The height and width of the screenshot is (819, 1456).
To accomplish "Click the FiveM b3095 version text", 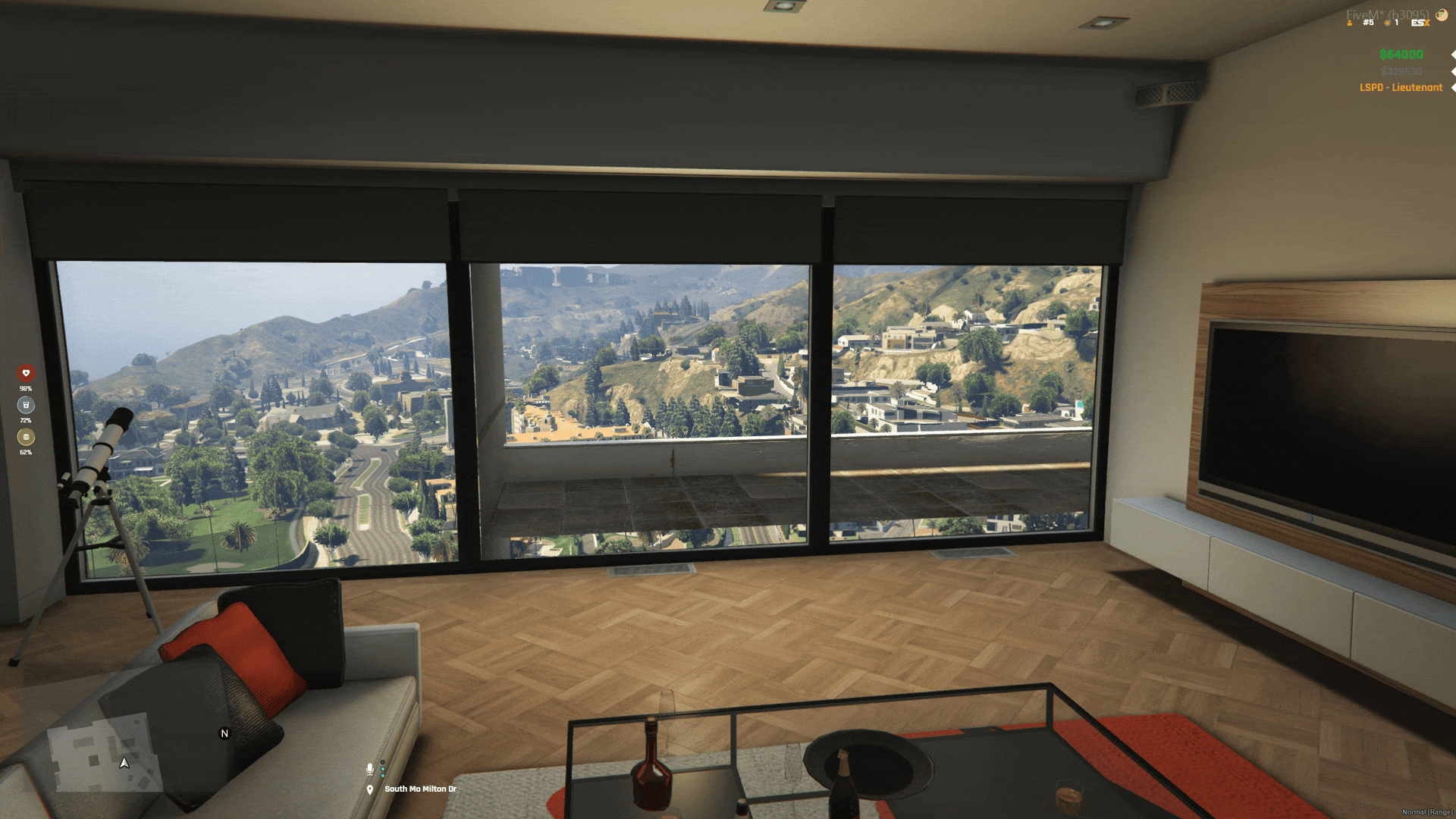I will pos(1388,14).
